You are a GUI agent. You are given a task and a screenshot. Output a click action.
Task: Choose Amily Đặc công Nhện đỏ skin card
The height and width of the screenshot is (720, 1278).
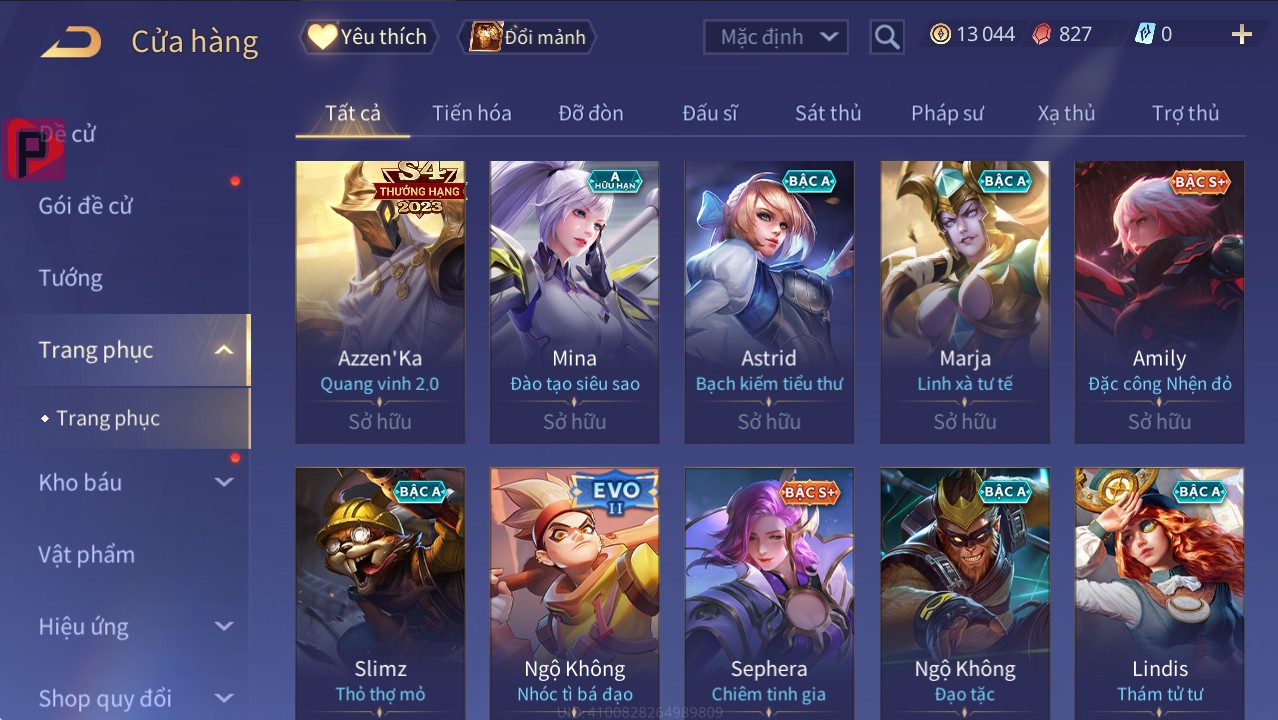1159,300
